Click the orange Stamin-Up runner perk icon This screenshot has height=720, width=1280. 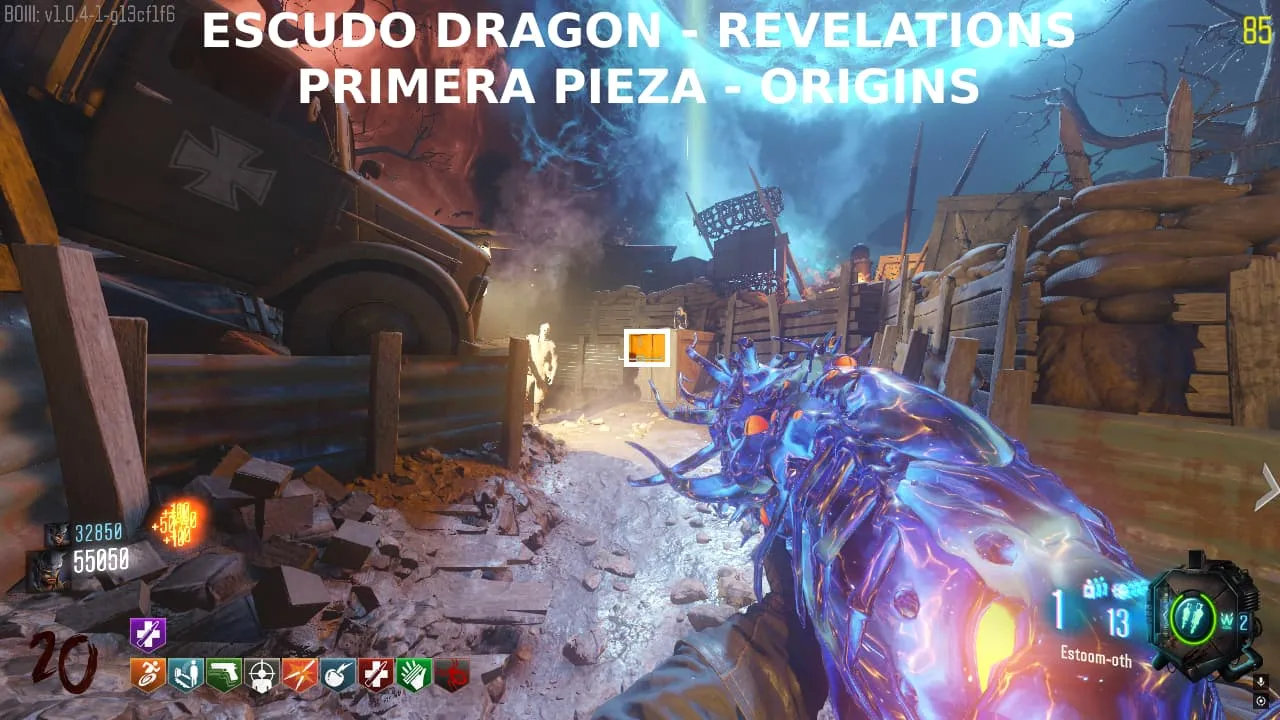click(x=147, y=675)
